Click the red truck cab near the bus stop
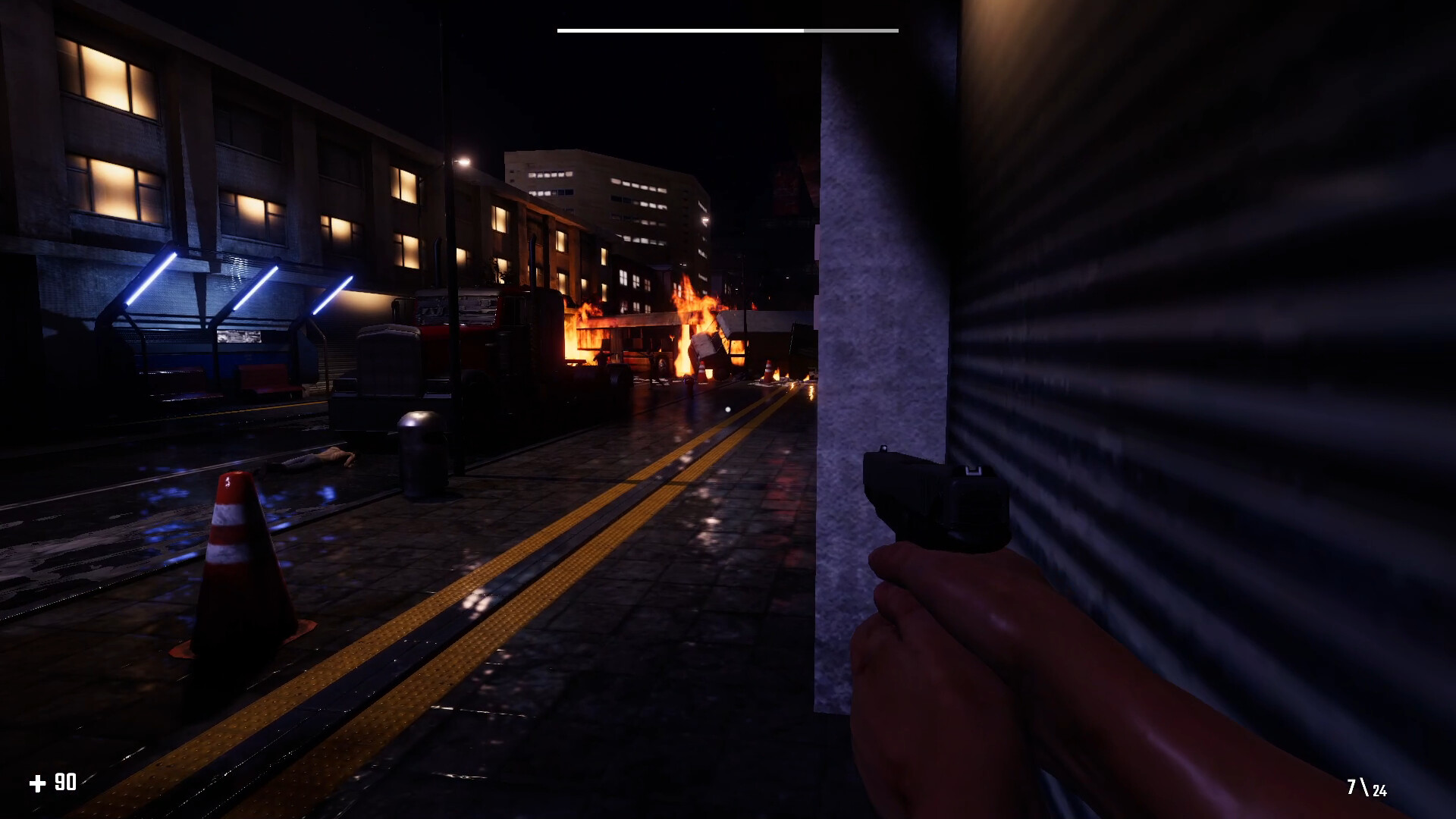Screen dimensions: 1456x819 click(455, 334)
